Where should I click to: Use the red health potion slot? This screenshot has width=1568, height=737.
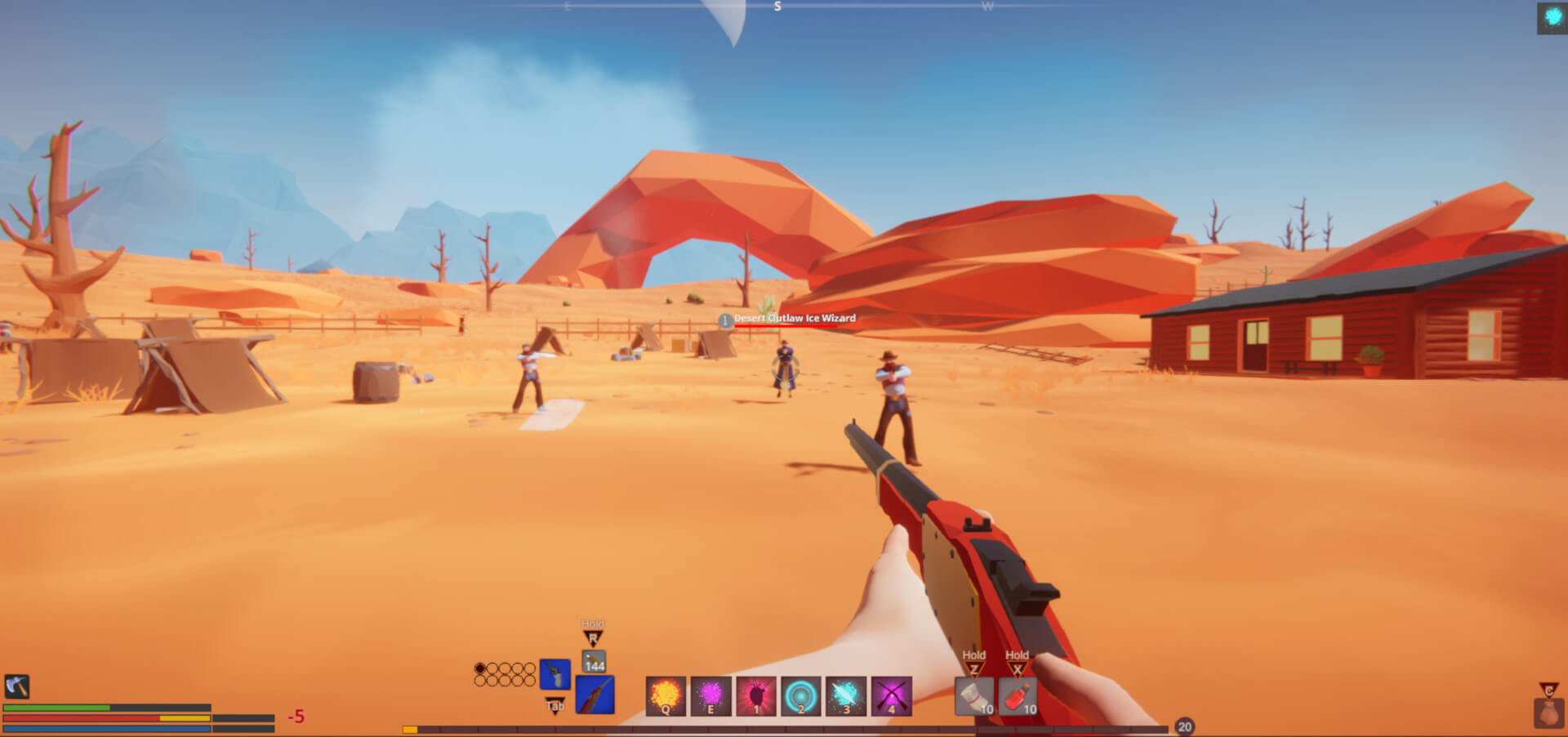[1017, 697]
